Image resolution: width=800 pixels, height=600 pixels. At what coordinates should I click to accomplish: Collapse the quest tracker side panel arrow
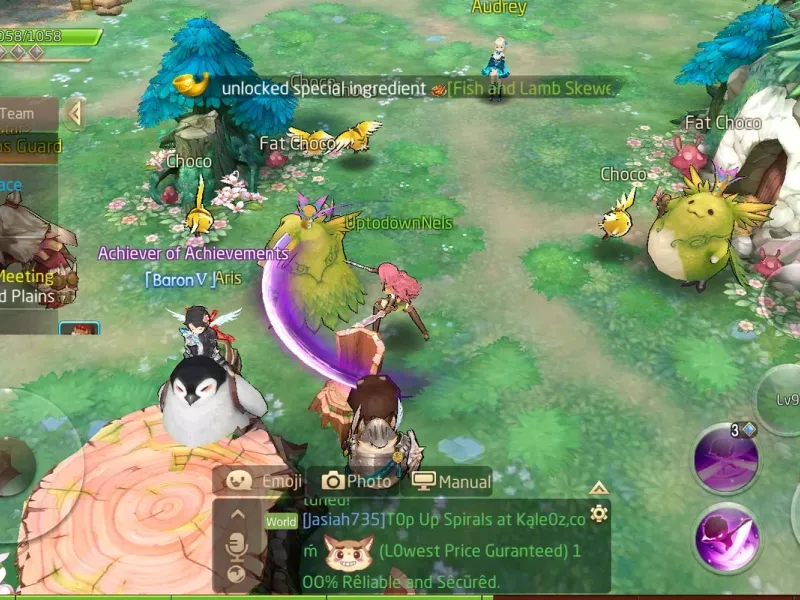pyautogui.click(x=74, y=113)
